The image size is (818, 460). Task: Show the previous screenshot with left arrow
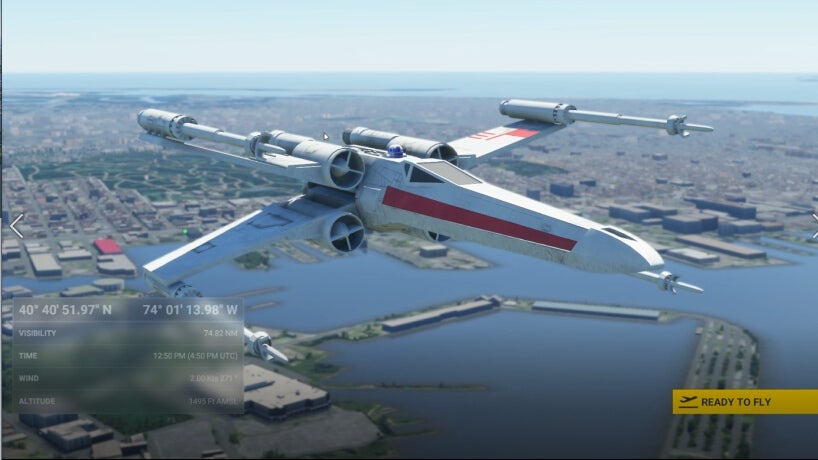click(x=16, y=226)
